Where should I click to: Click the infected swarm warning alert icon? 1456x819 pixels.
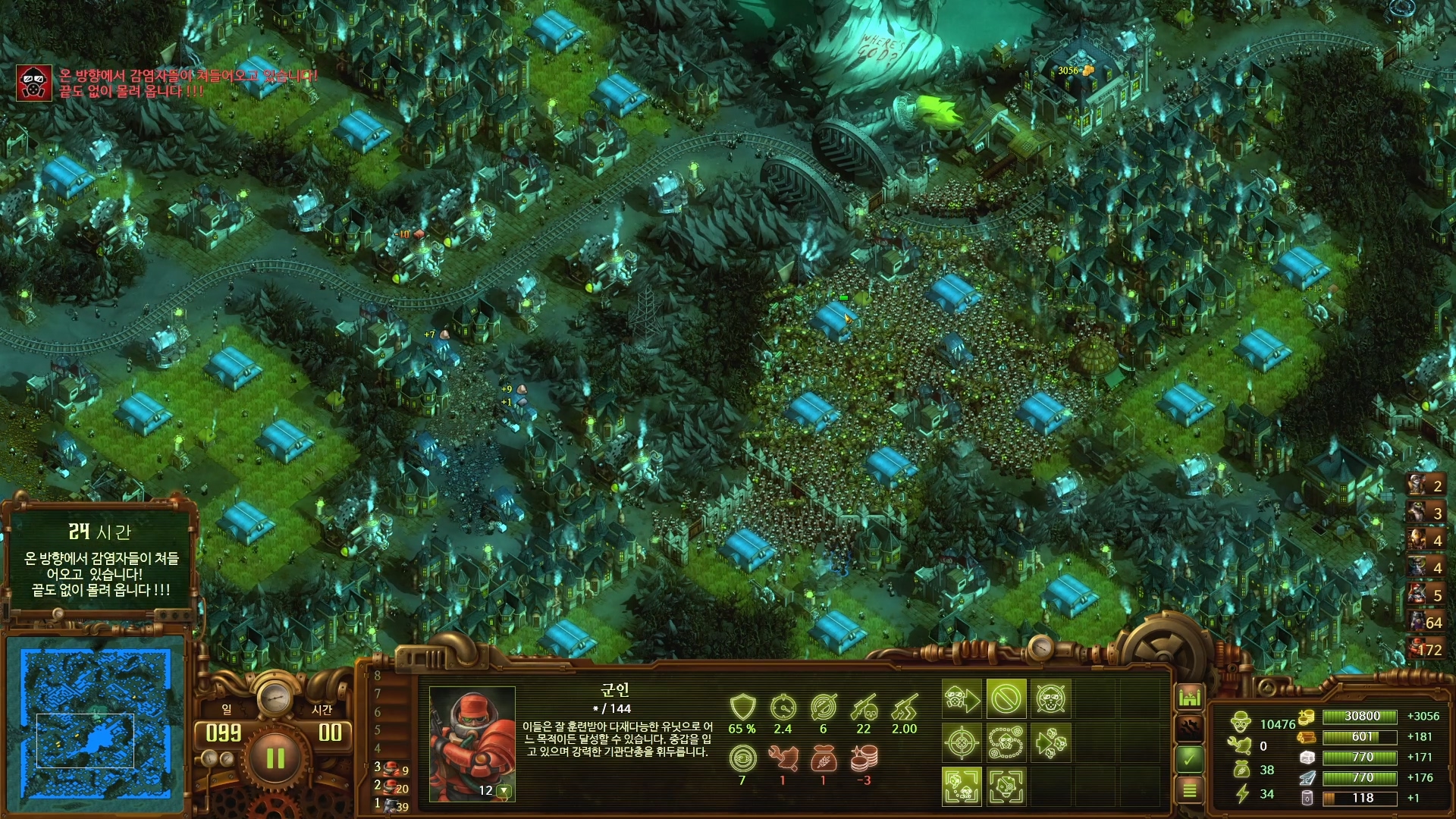pos(34,83)
